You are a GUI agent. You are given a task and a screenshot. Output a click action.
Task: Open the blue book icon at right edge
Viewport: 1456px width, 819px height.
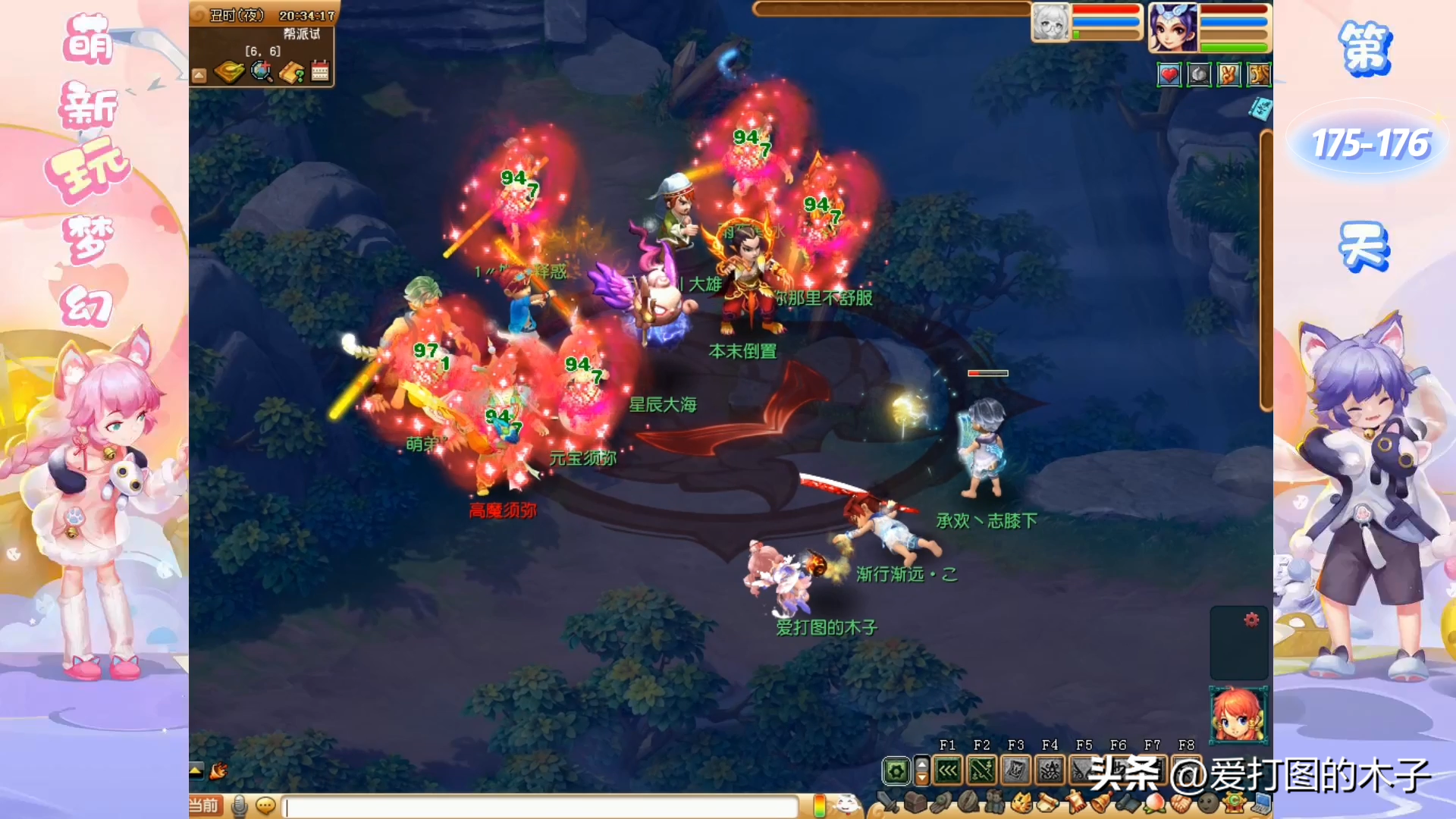point(1261,110)
